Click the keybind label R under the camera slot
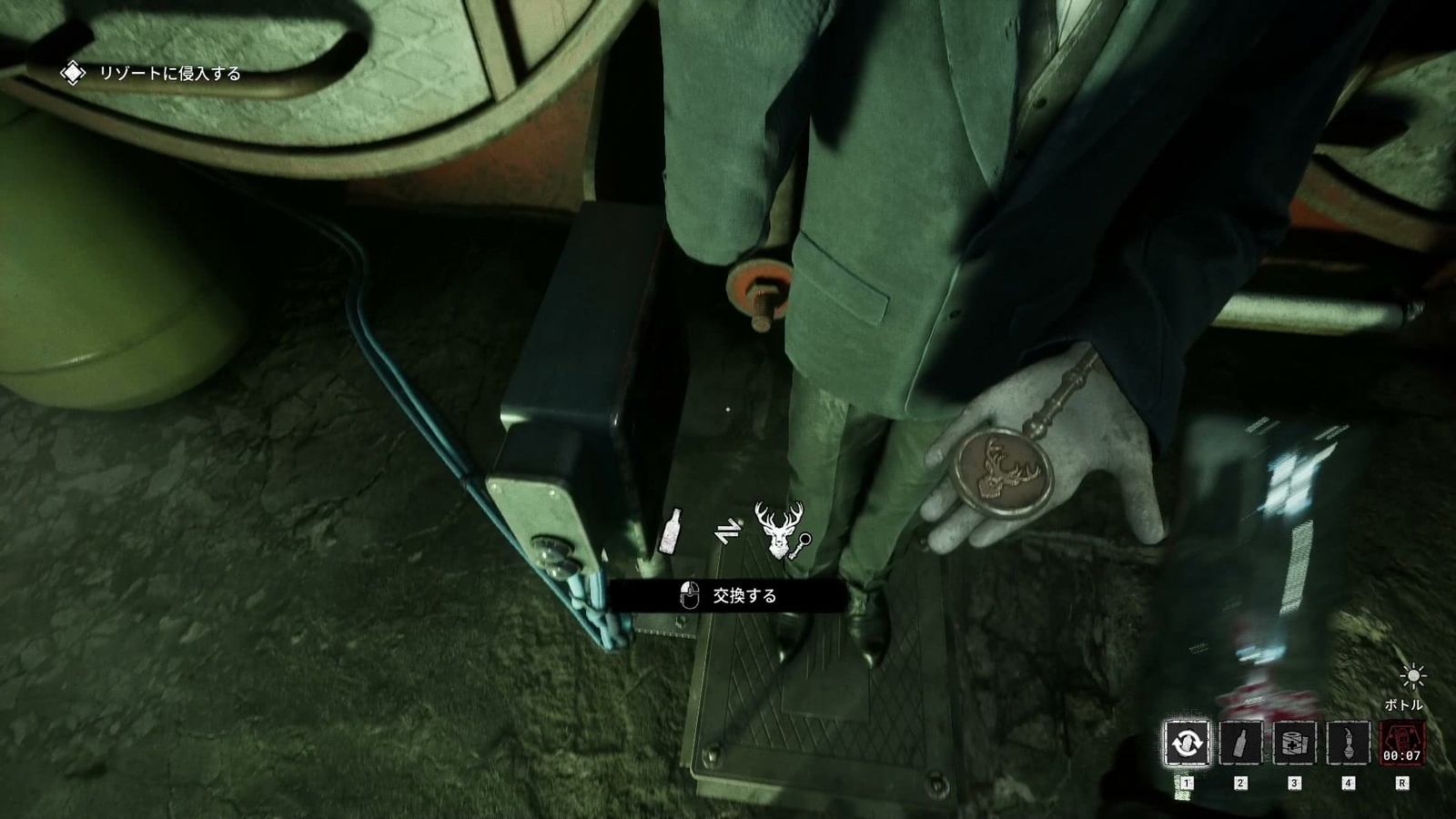 [1403, 782]
